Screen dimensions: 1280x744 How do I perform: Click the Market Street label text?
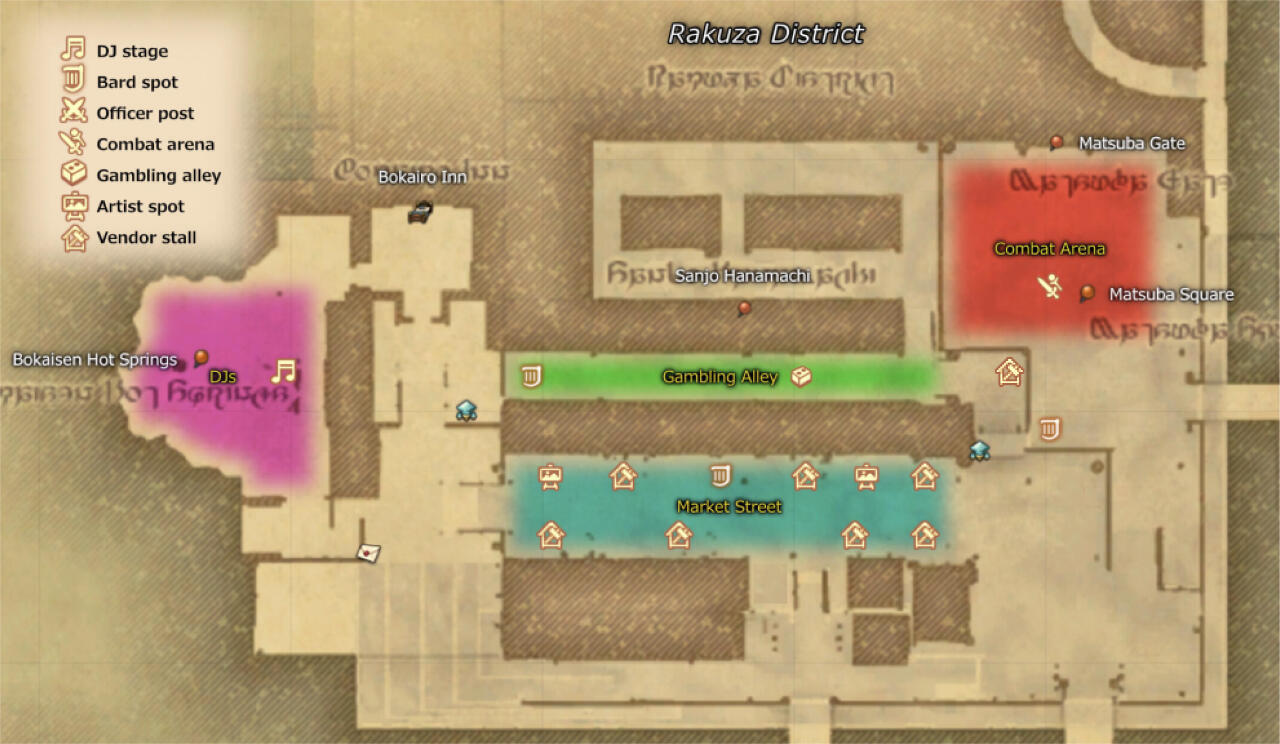tap(729, 507)
